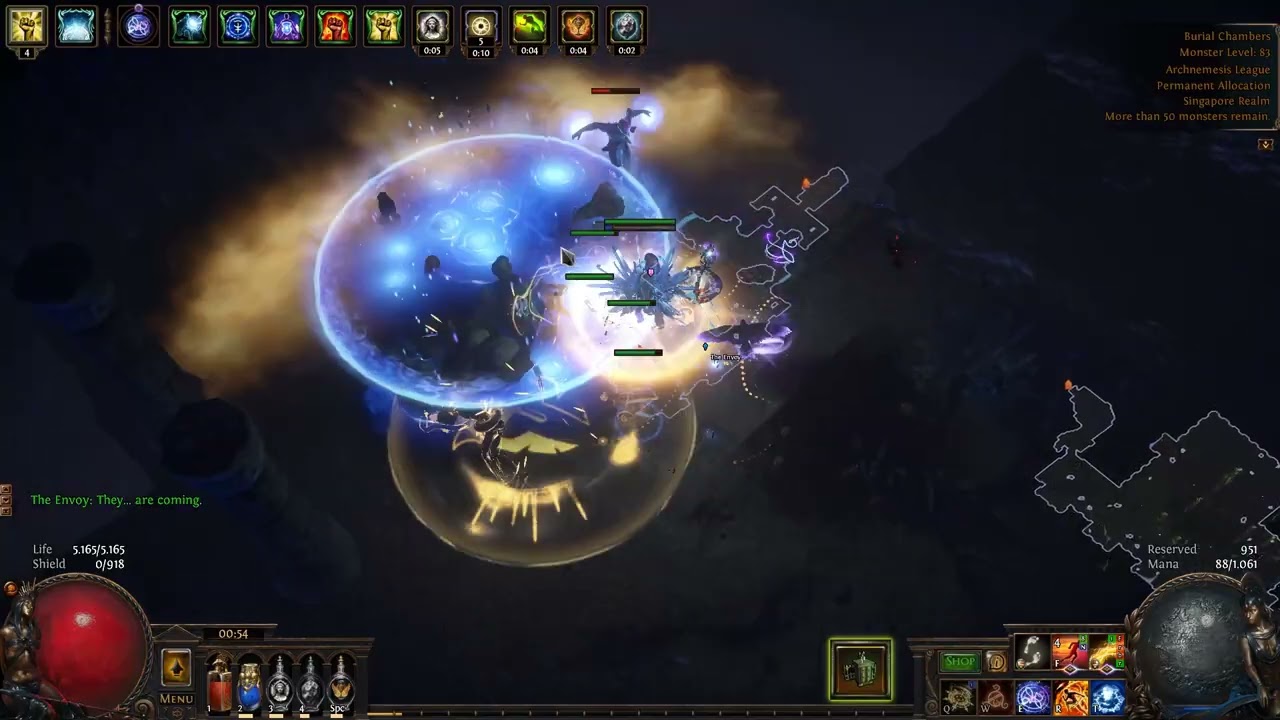Activate the blue lightning orb skill on T
The image size is (1280, 720).
pos(1108,697)
